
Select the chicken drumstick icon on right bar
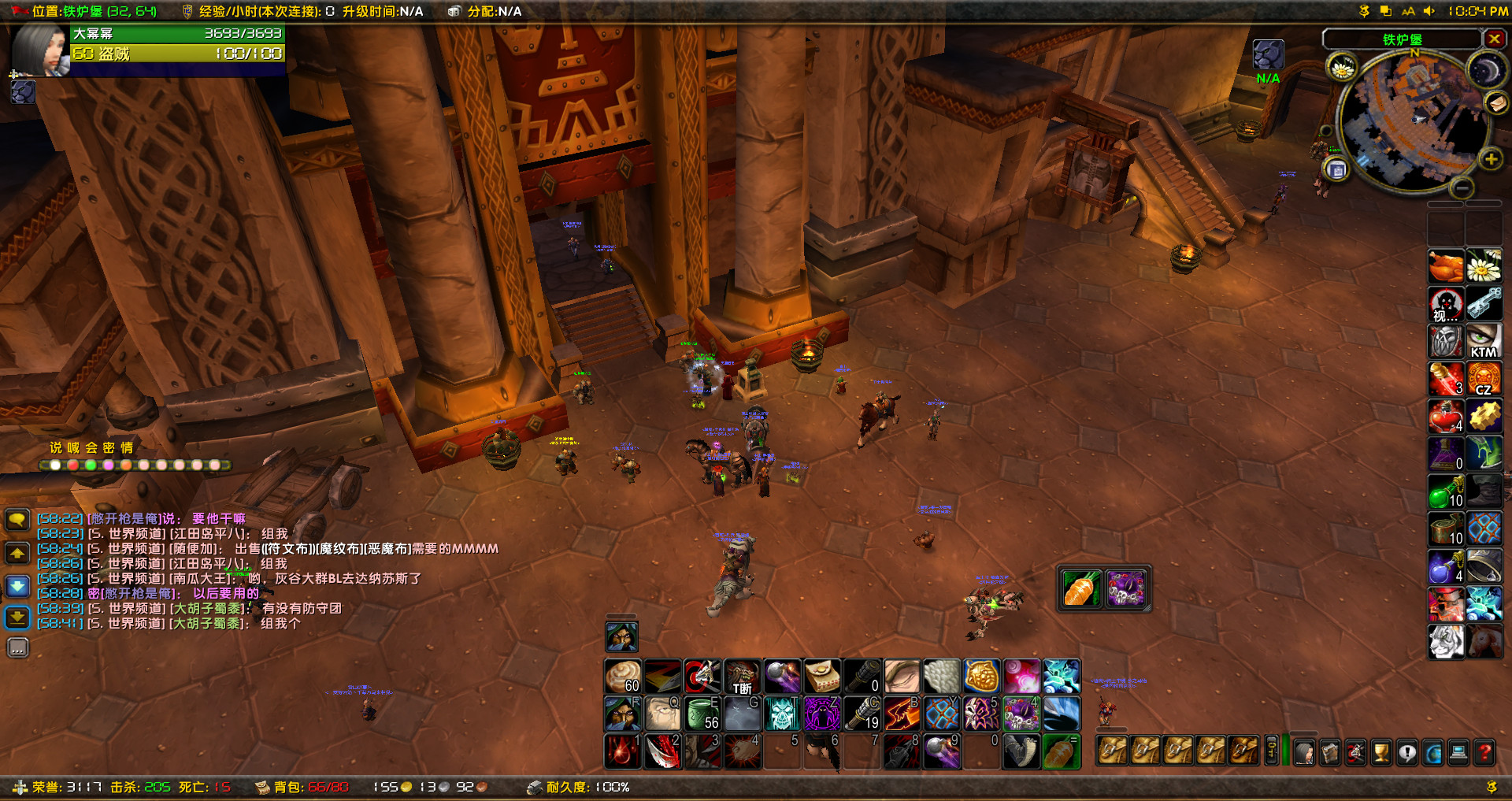coord(1447,266)
